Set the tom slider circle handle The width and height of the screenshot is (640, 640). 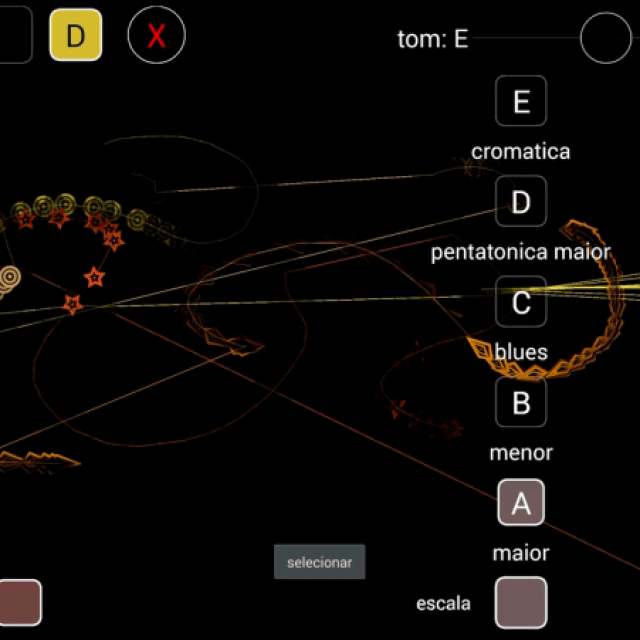pos(606,39)
